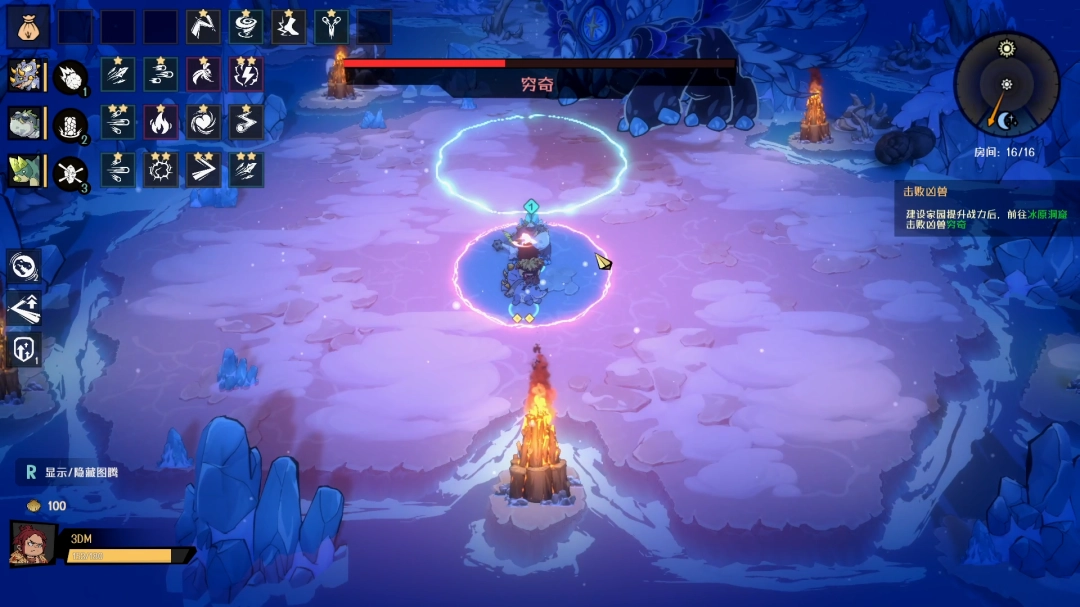Select the flame skill icon
The width and height of the screenshot is (1080, 607).
pos(160,122)
